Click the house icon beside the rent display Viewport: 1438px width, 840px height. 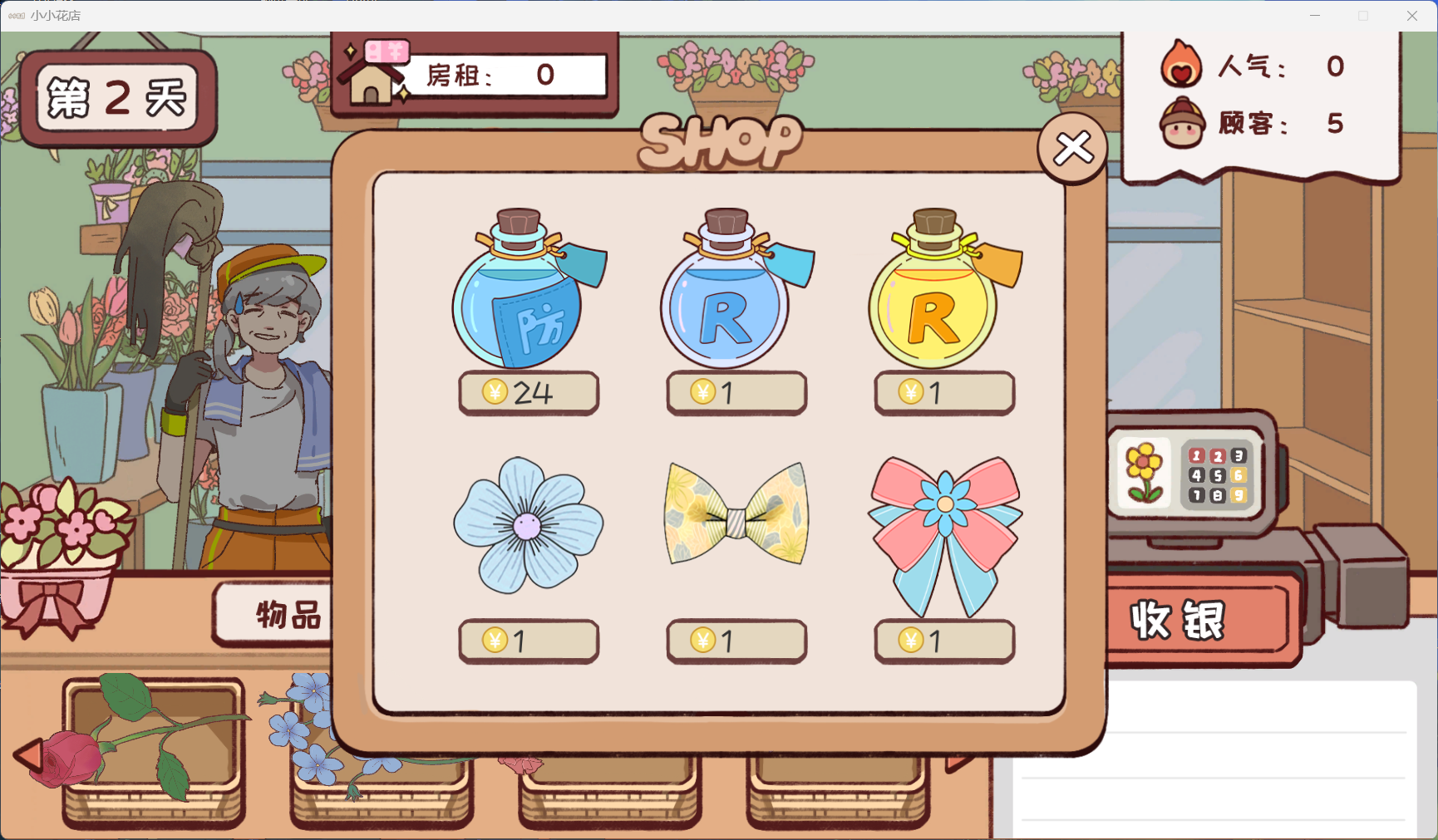tap(372, 80)
